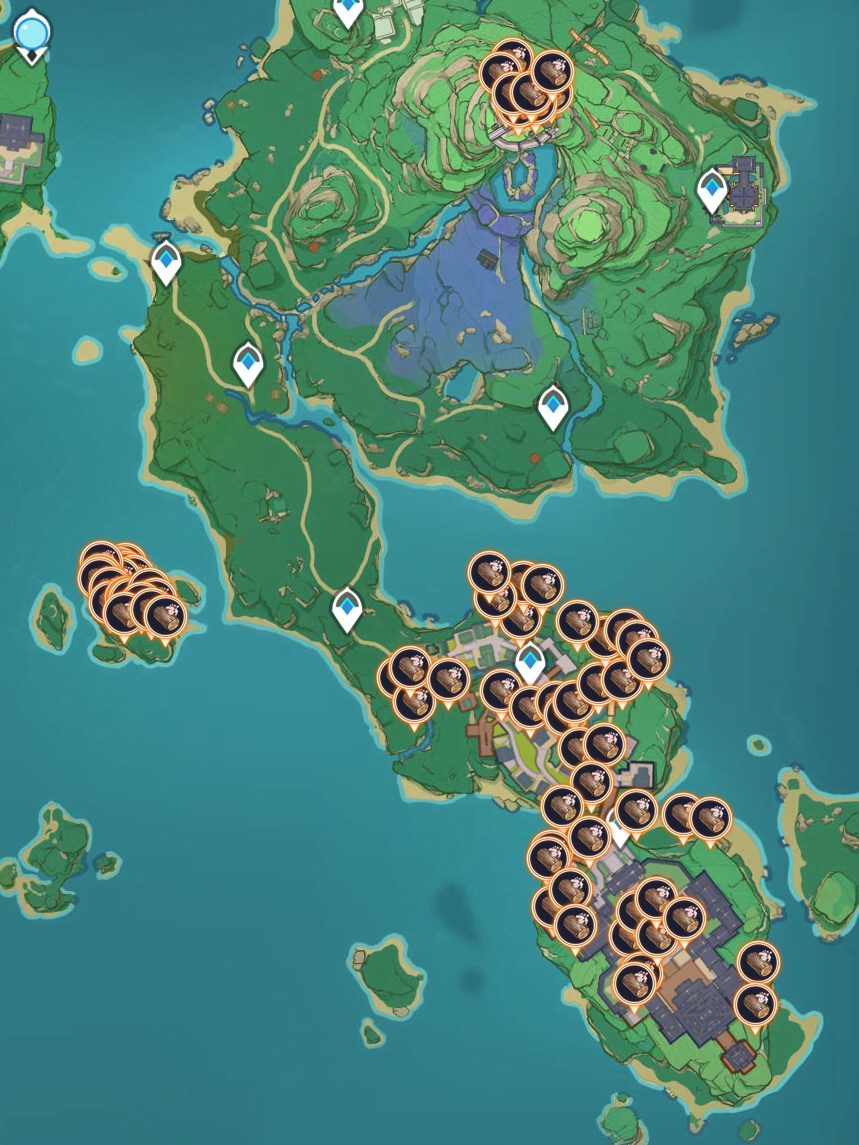Viewport: 859px width, 1145px height.
Task: Pick the teleport waypoint inside the town
Action: (529, 661)
